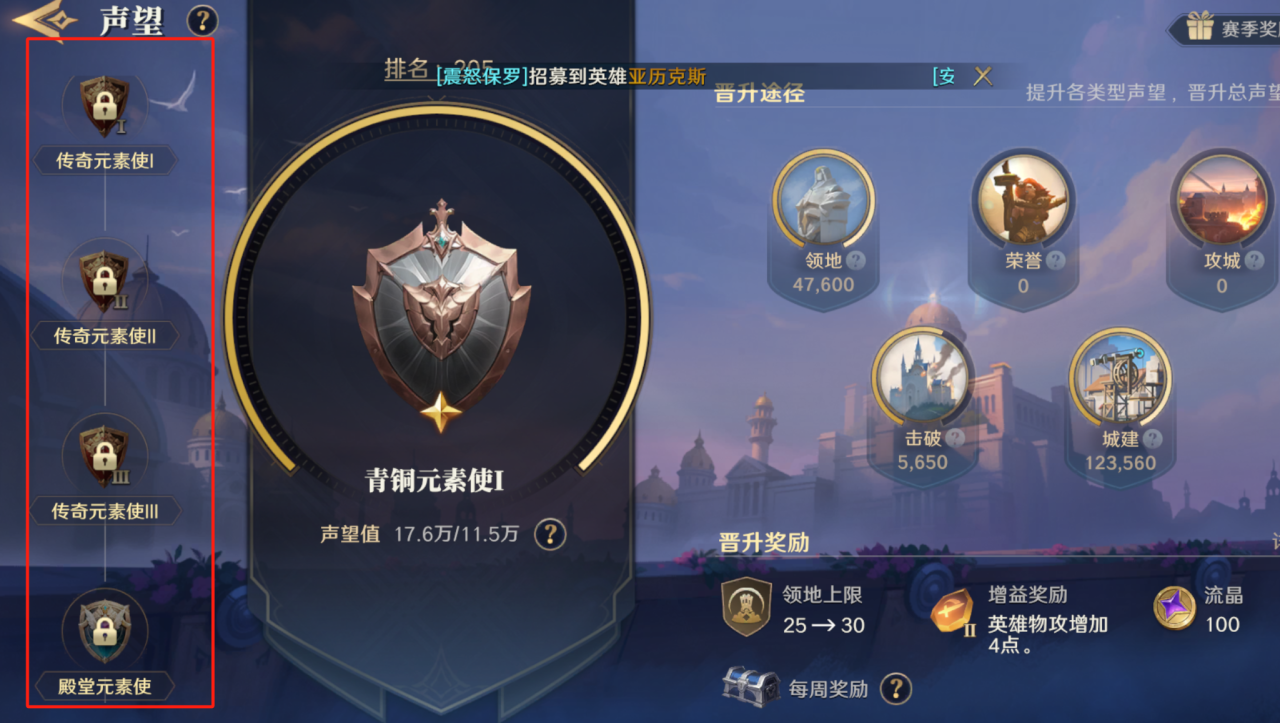Select the 荣誉 honor reputation icon
This screenshot has height=723, width=1280.
click(x=1022, y=195)
